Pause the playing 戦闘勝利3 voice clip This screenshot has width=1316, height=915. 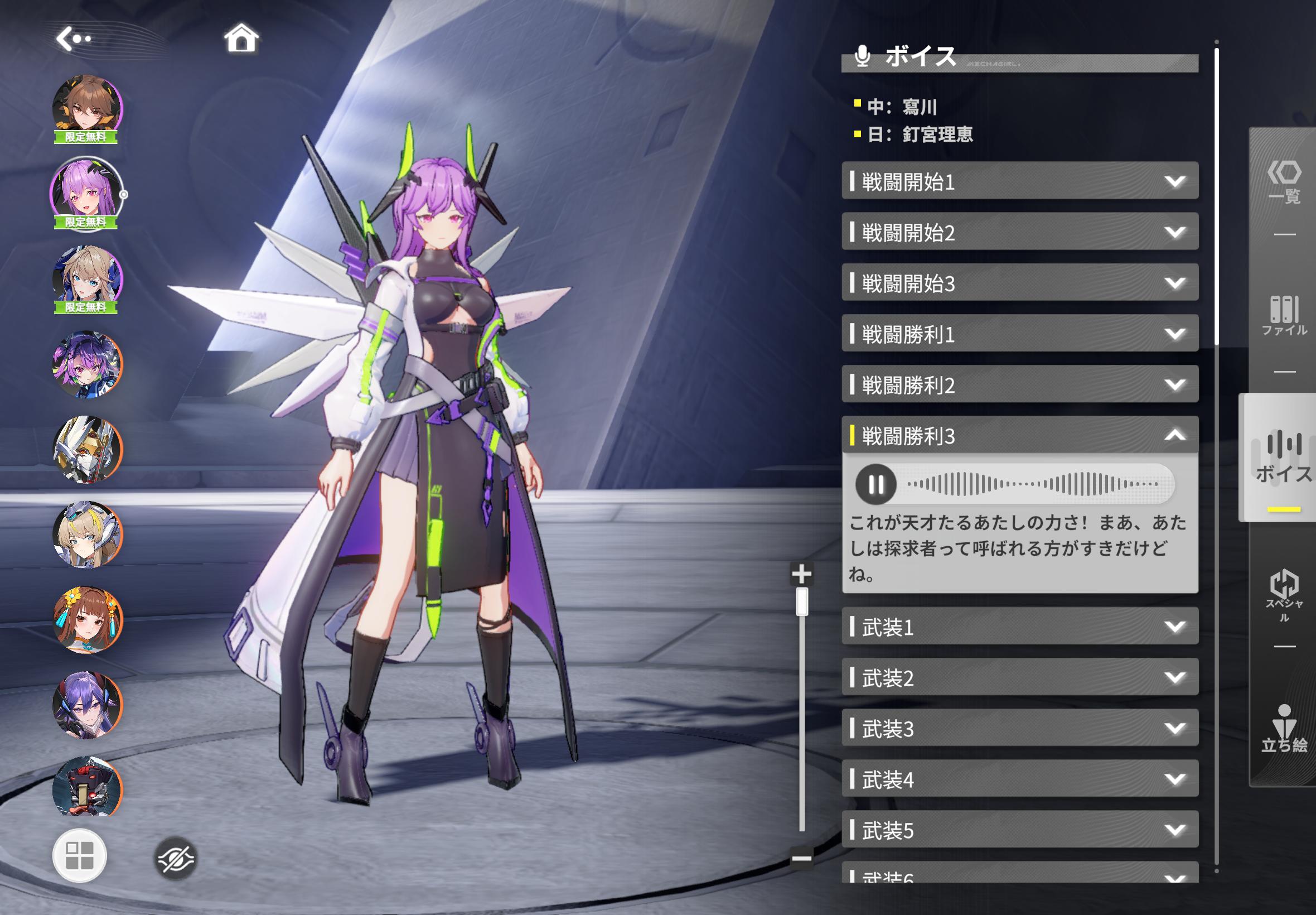(x=877, y=484)
